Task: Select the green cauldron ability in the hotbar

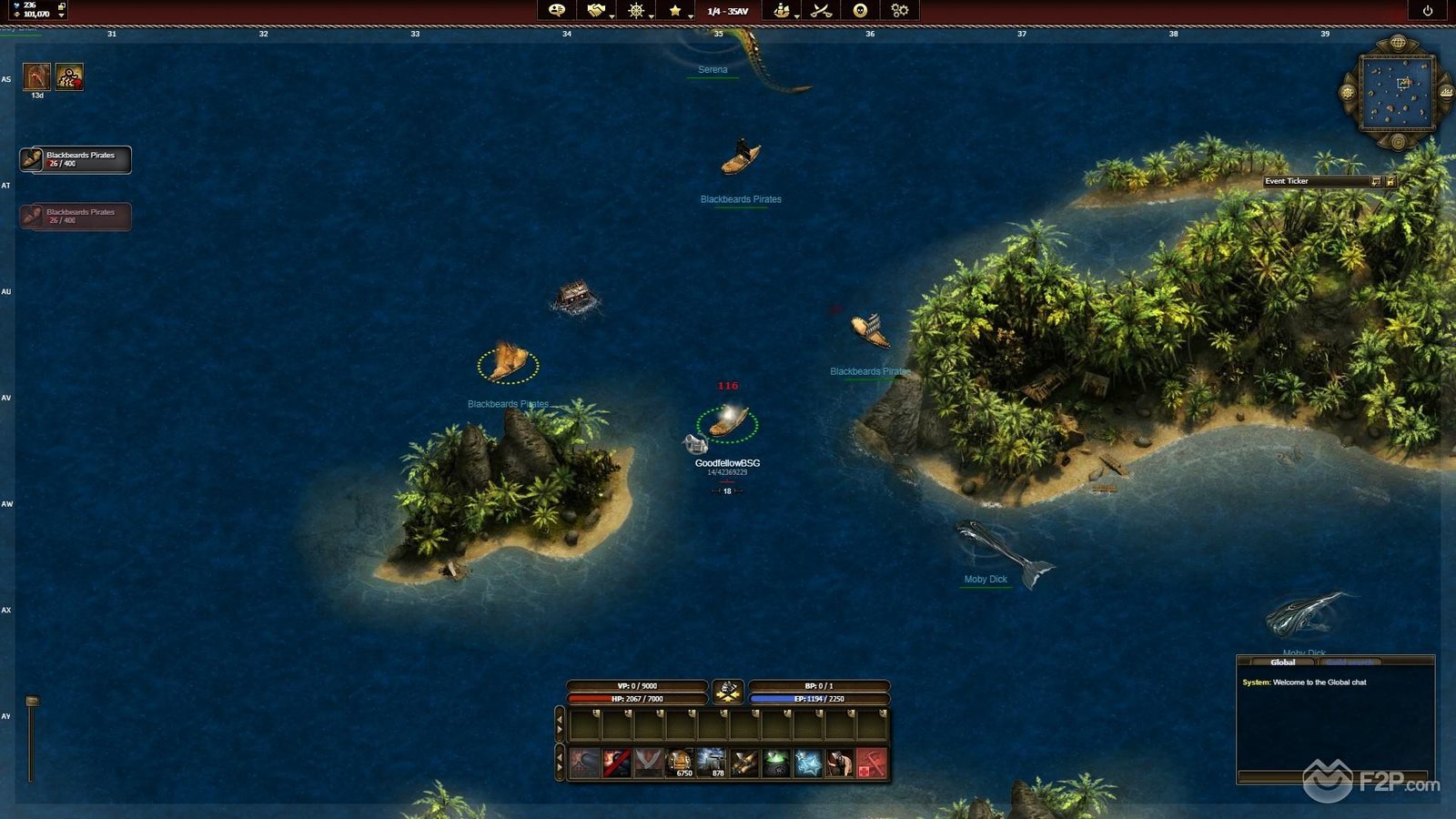Action: [775, 762]
